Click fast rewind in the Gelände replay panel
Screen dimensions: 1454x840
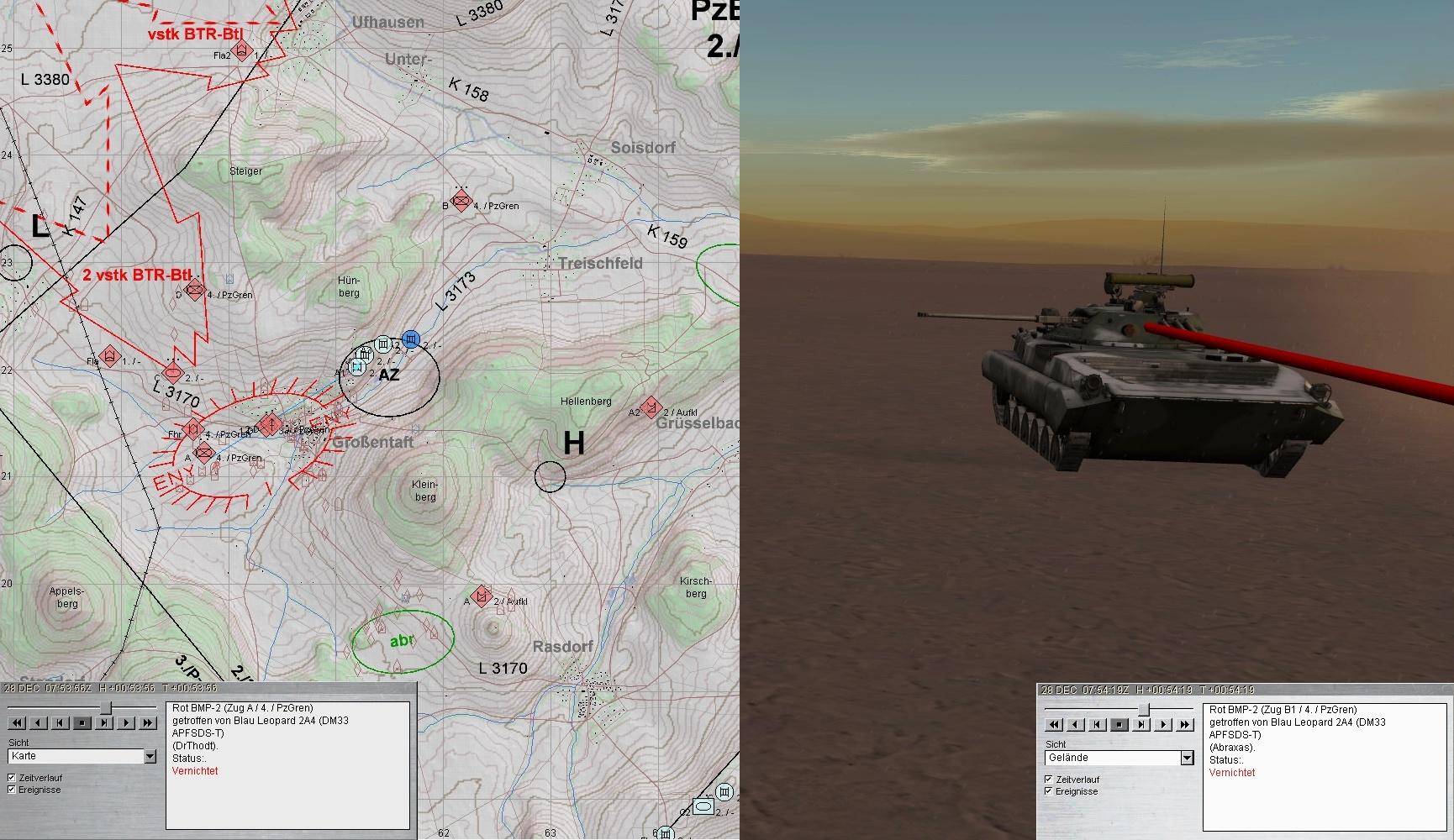[x=1054, y=724]
